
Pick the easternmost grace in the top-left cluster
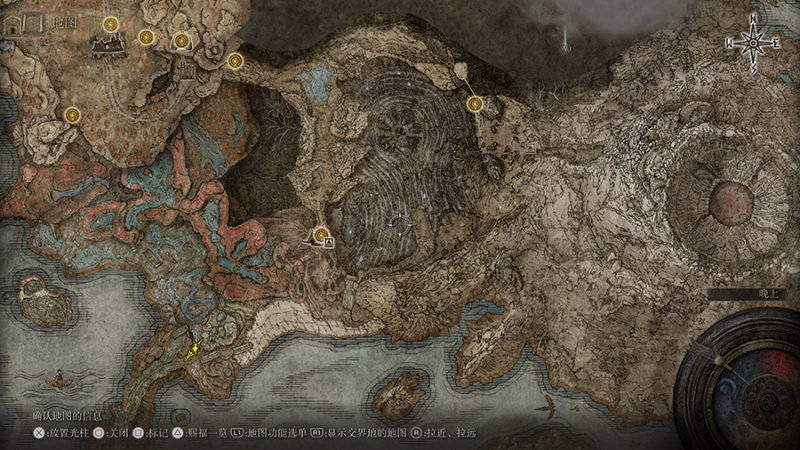[x=235, y=60]
